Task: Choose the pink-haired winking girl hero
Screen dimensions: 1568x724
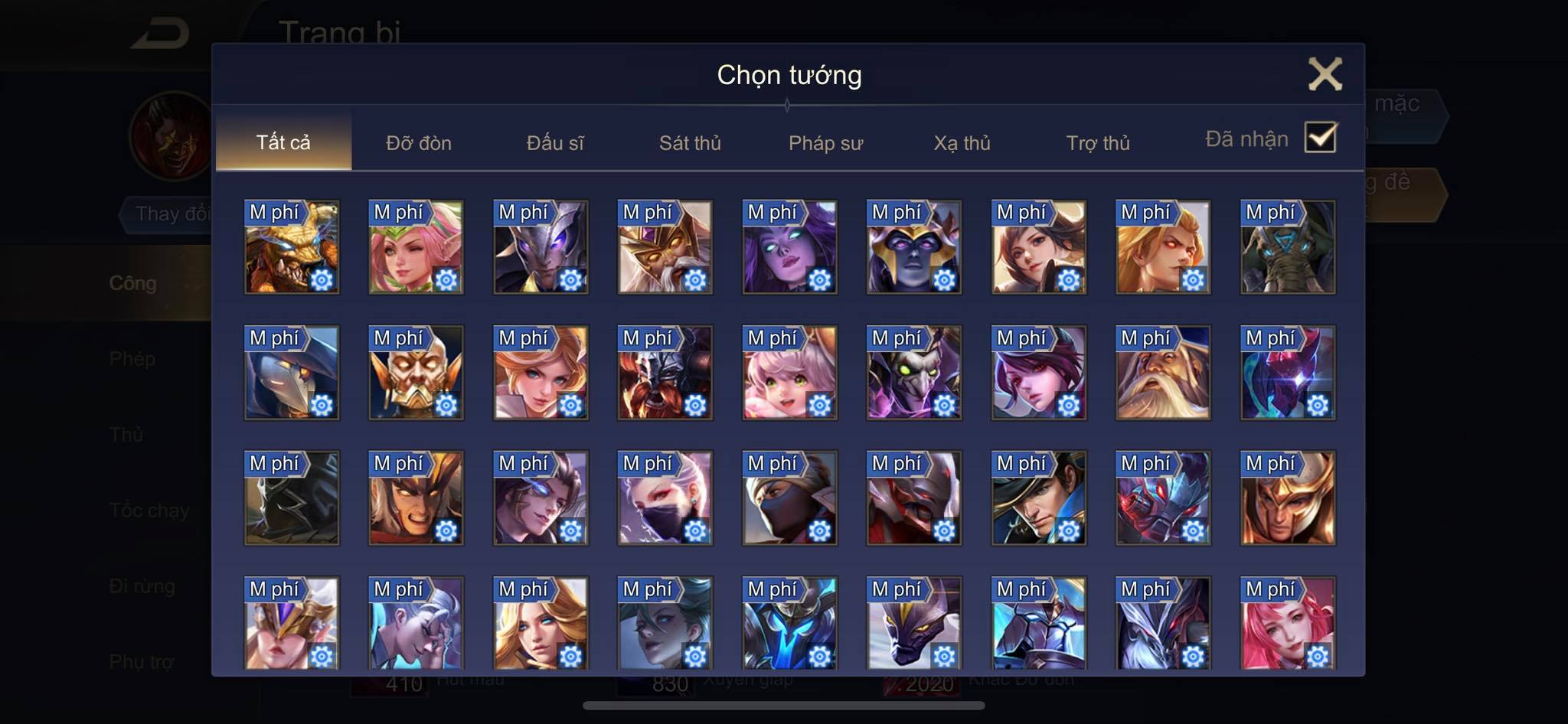Action: (x=416, y=247)
